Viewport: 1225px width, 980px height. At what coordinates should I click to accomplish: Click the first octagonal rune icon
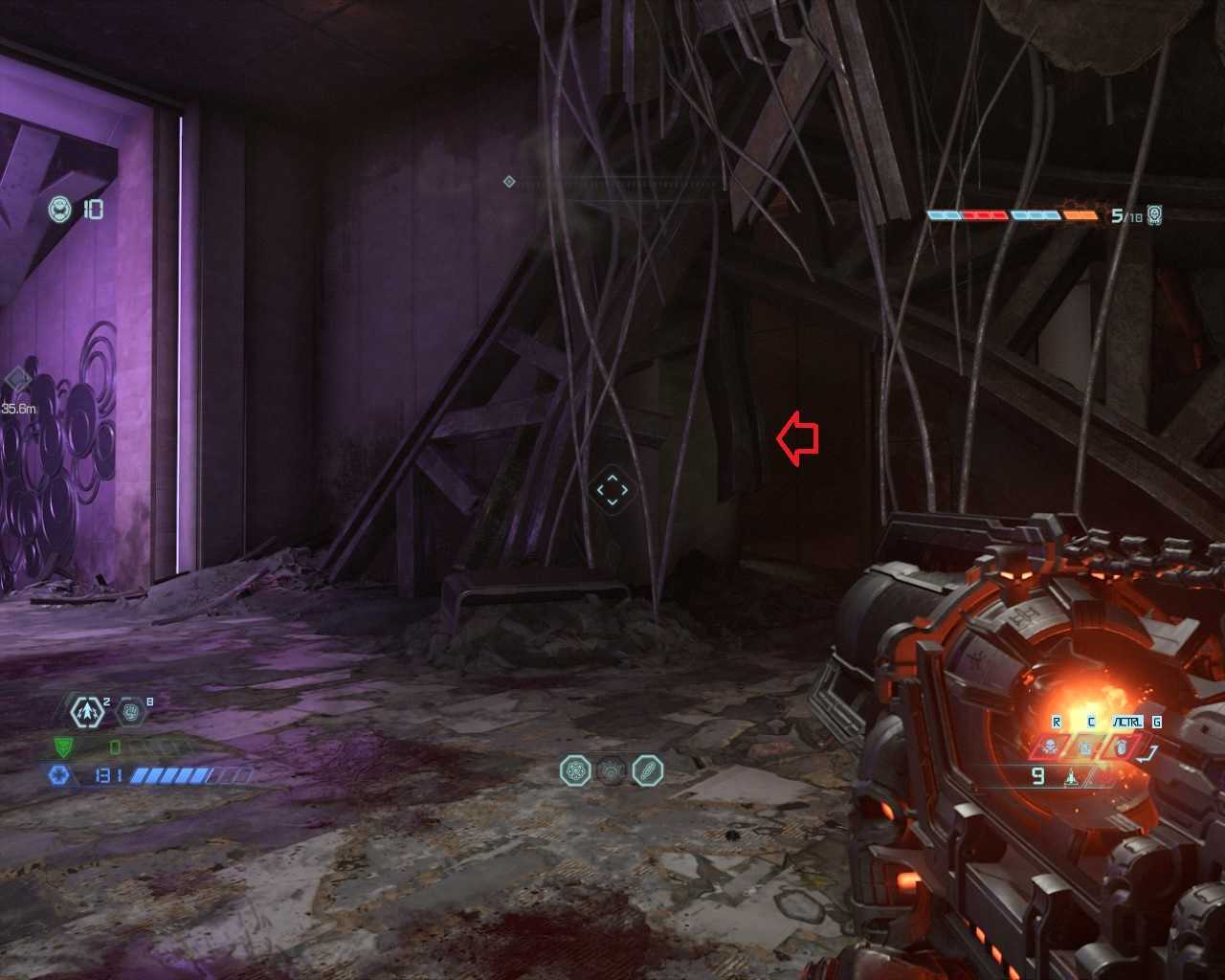(575, 770)
